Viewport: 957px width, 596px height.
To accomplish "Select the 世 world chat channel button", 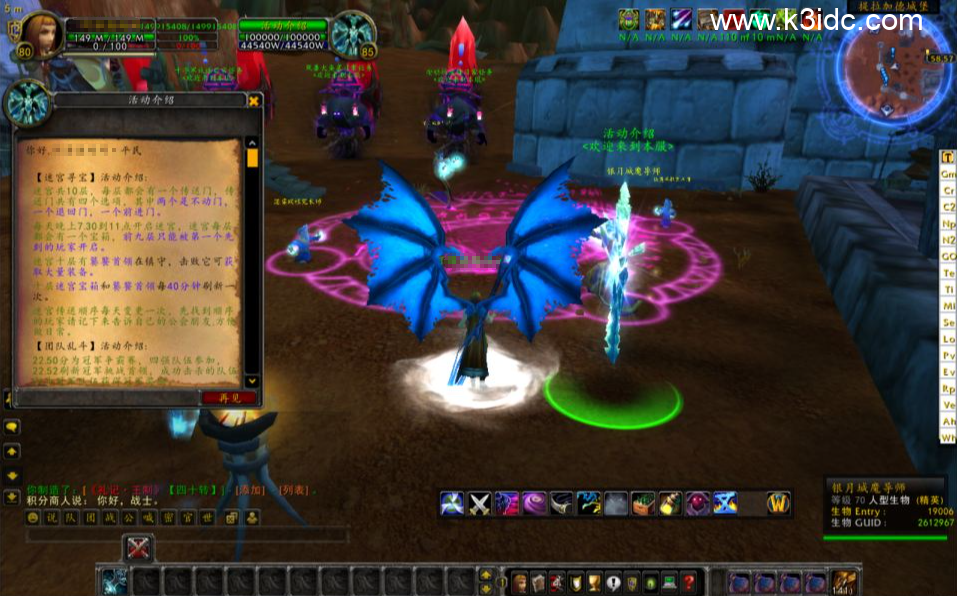I will coord(207,518).
